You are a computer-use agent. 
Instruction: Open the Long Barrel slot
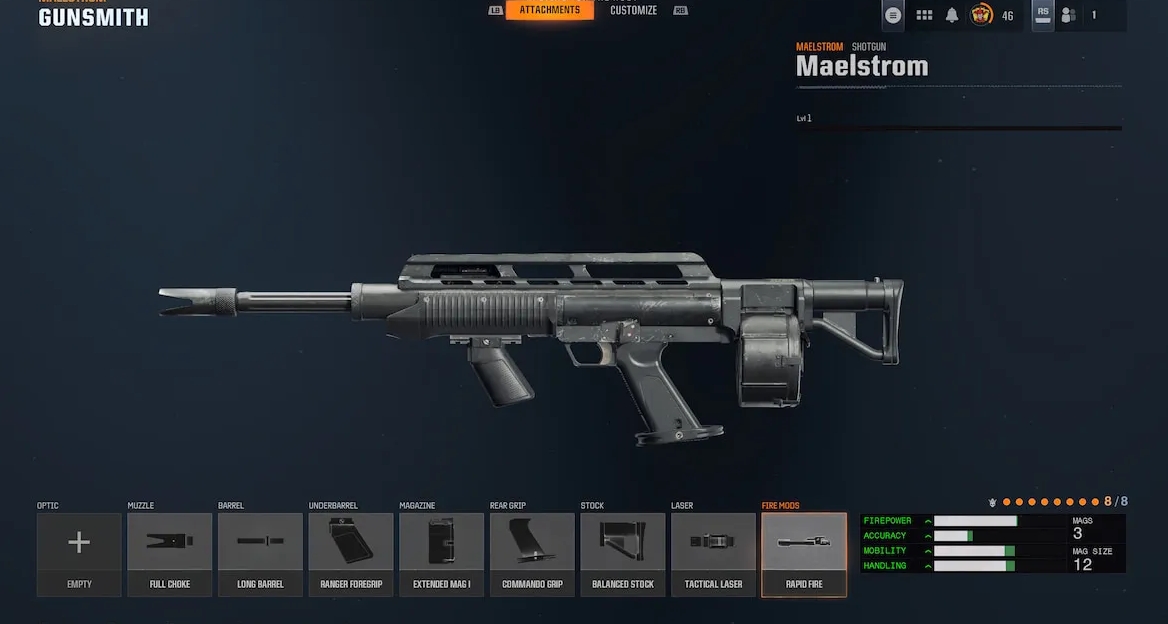tap(260, 554)
